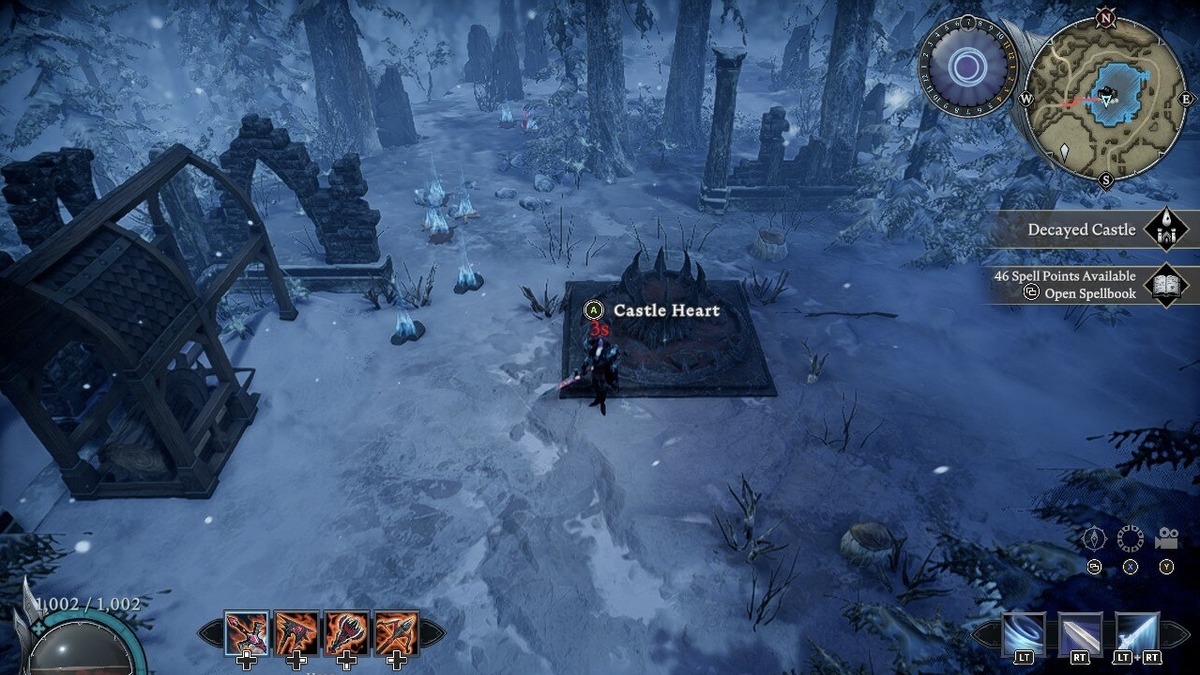Select the blood crossbow weapon slot

(396, 632)
